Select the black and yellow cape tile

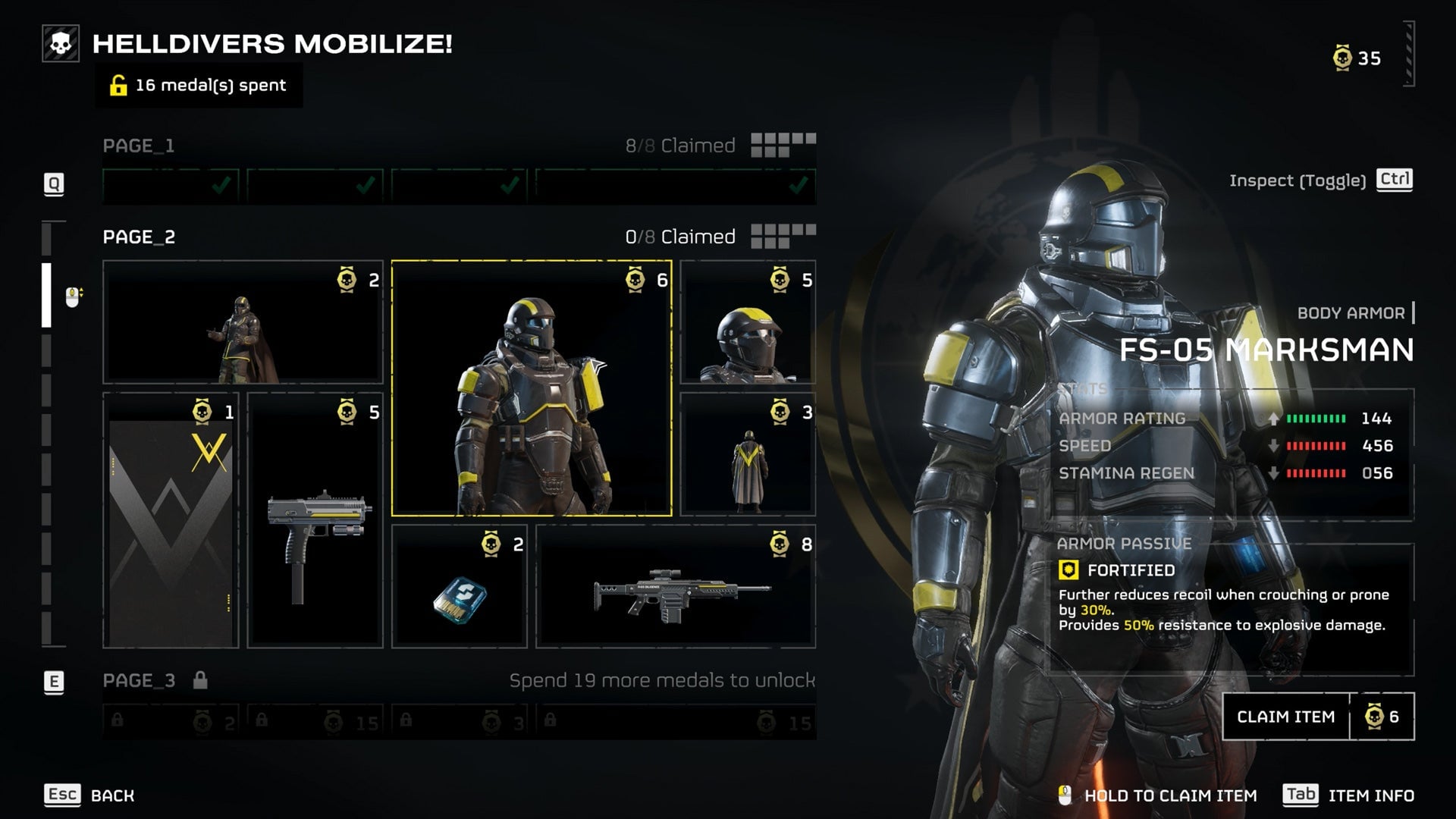click(748, 454)
